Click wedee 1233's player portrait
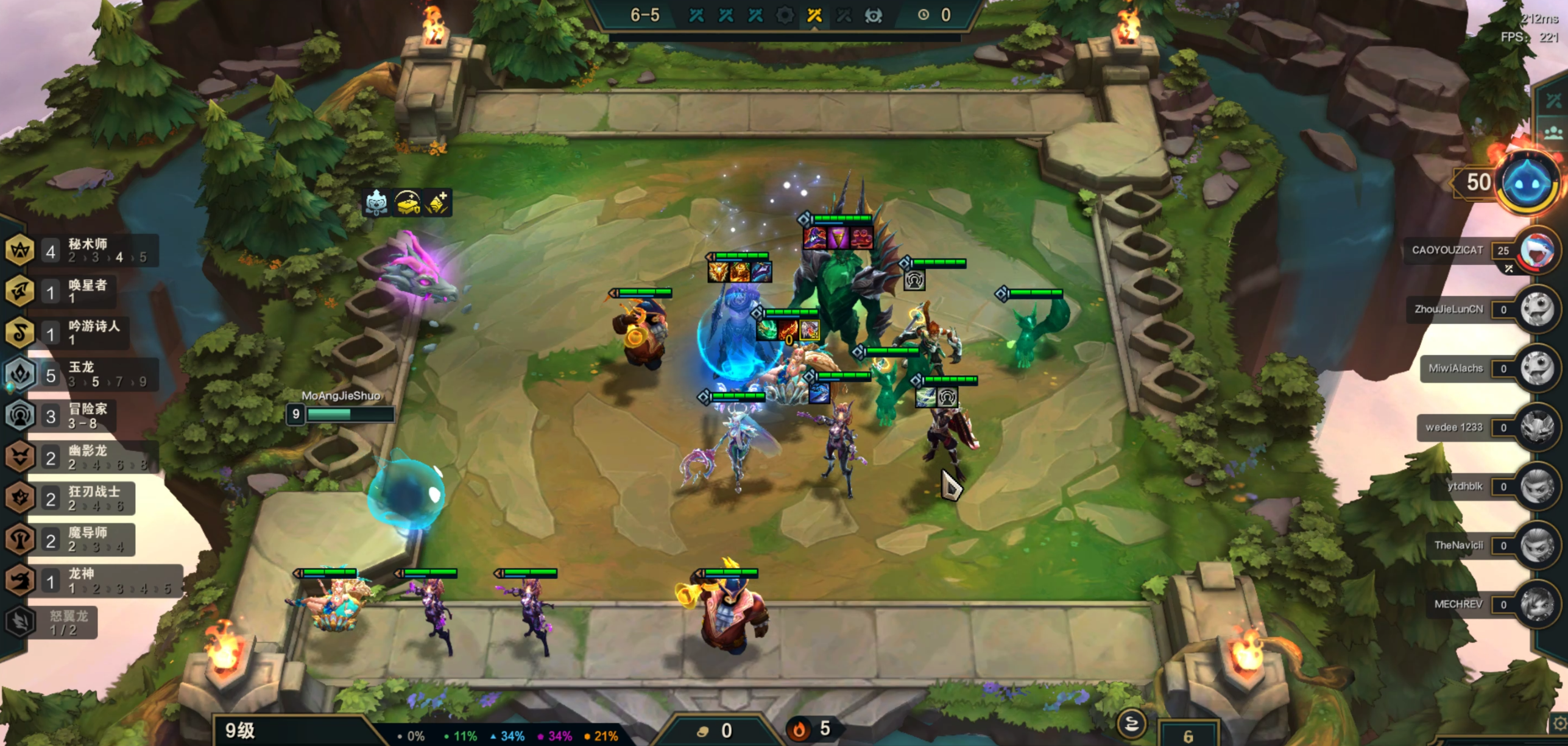This screenshot has width=1568, height=746. [1536, 428]
